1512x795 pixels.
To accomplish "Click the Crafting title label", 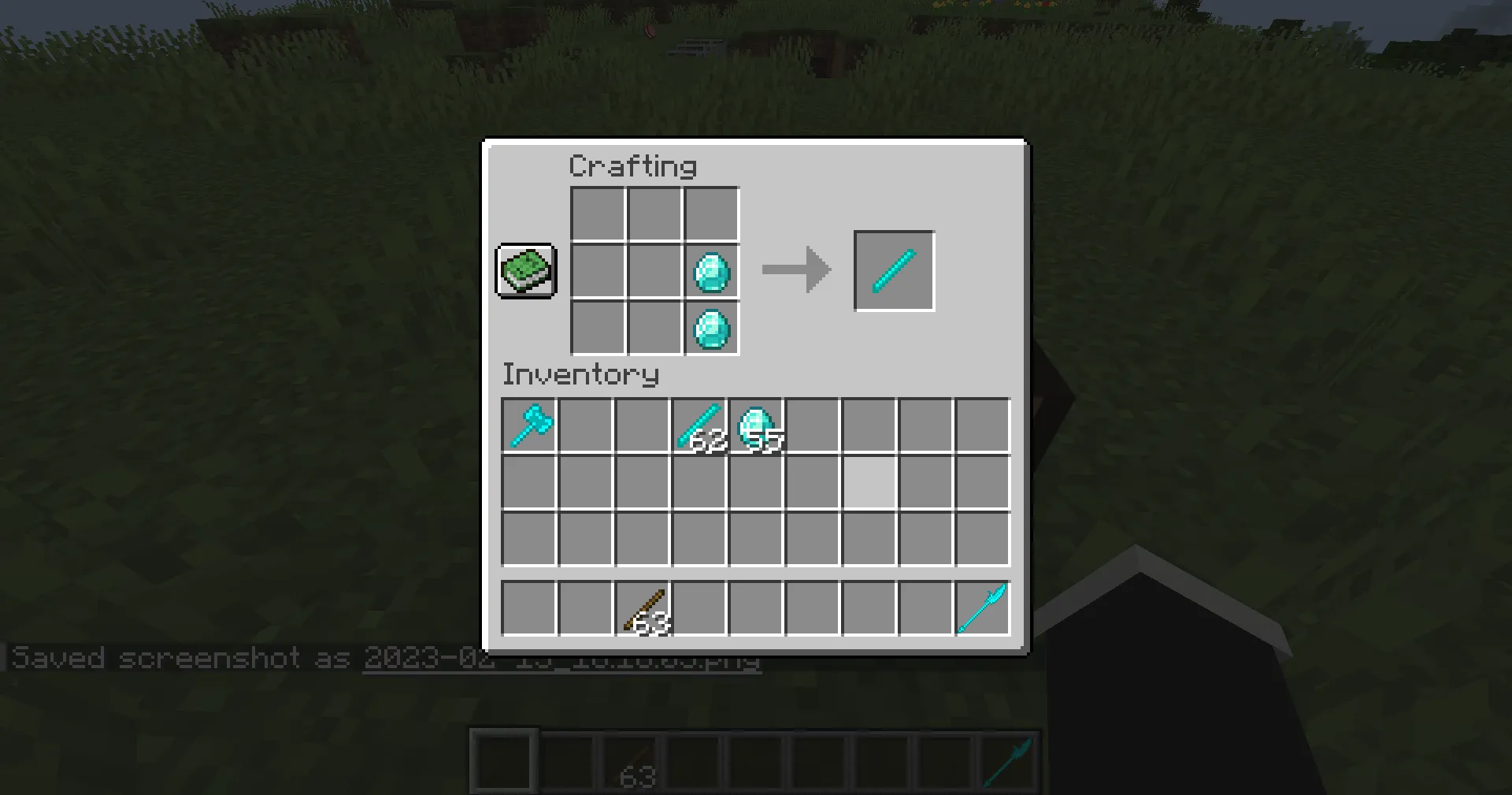I will pos(632,165).
